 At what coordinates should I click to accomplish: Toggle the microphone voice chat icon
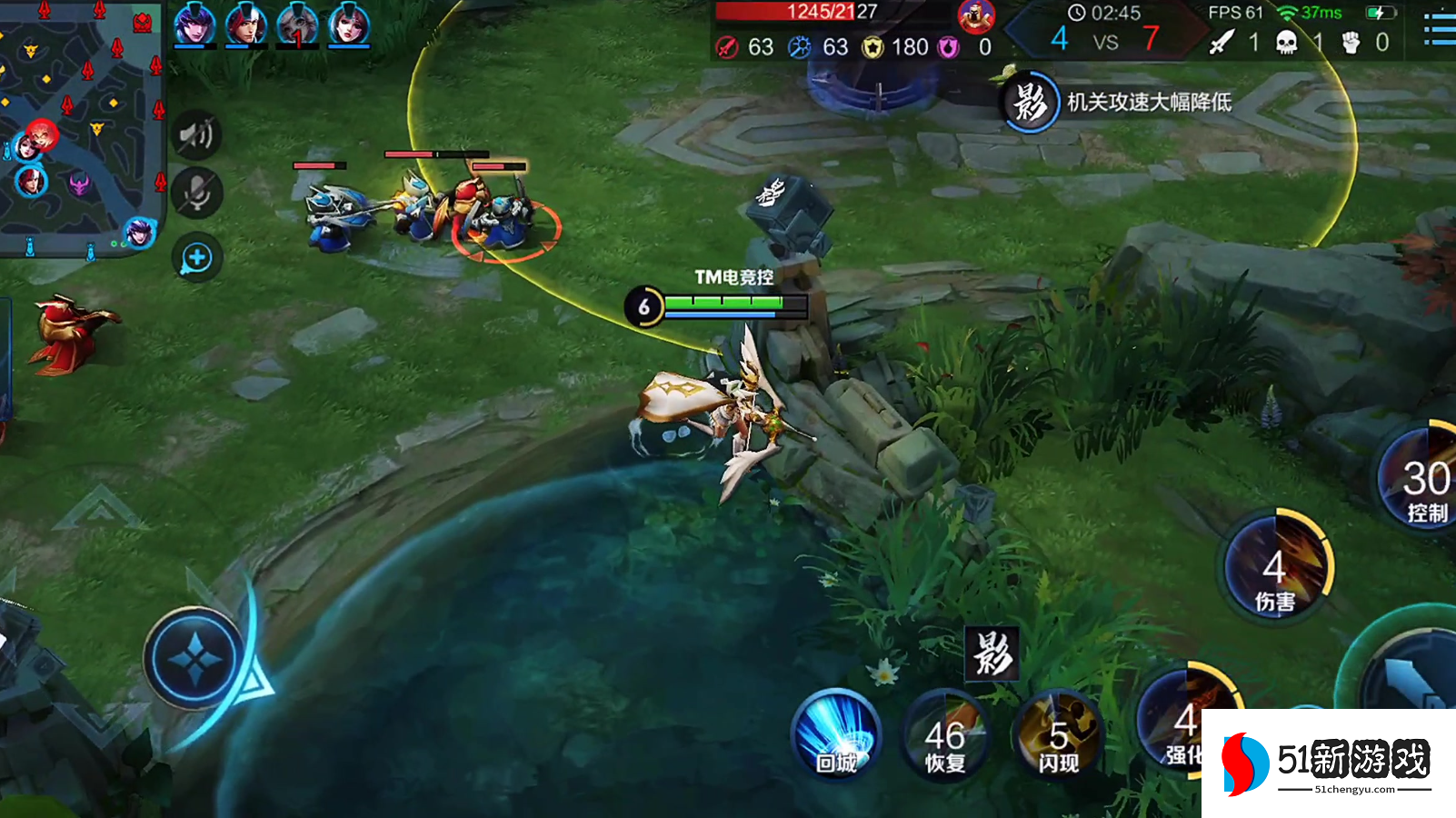[x=196, y=193]
